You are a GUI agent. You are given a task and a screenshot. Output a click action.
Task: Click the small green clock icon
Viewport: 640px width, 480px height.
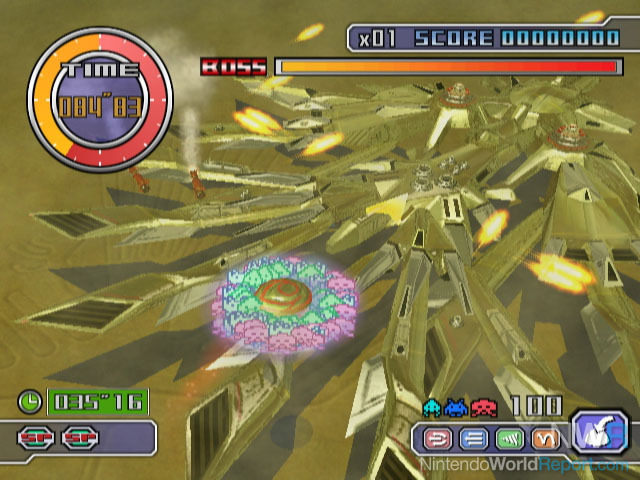[30, 402]
